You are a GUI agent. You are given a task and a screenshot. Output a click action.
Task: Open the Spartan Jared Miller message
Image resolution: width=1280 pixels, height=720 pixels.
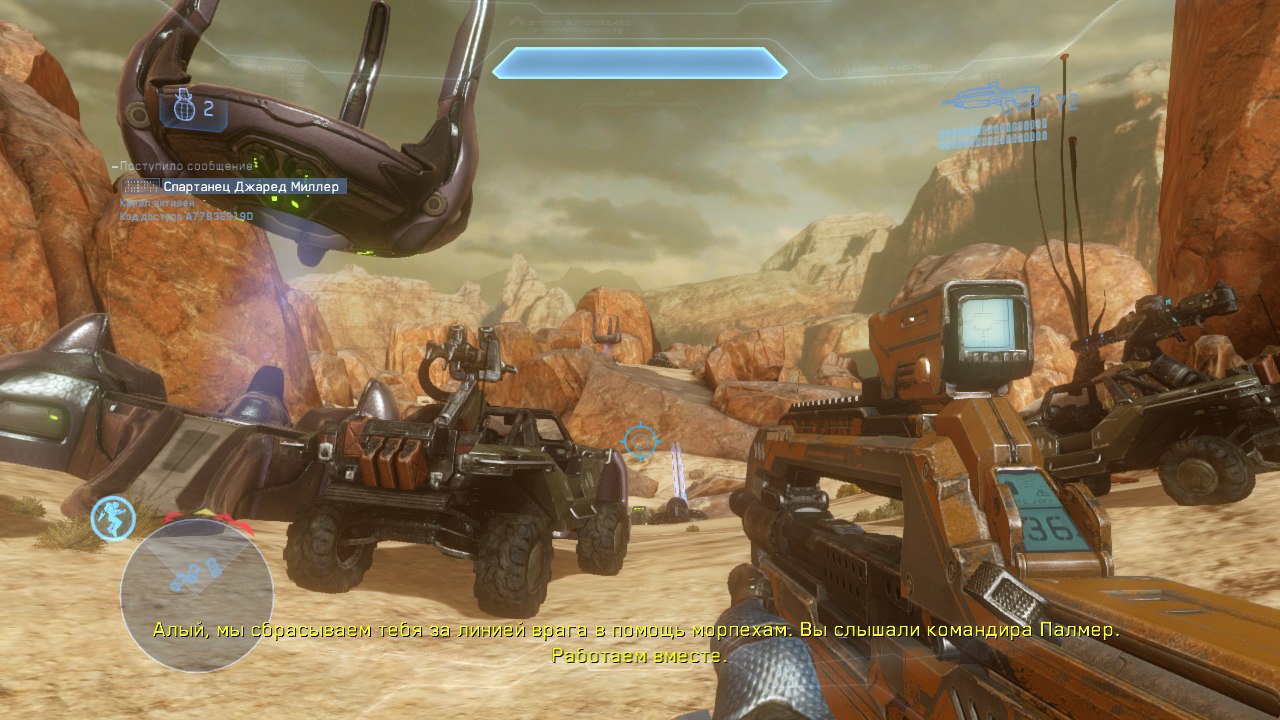pyautogui.click(x=253, y=186)
